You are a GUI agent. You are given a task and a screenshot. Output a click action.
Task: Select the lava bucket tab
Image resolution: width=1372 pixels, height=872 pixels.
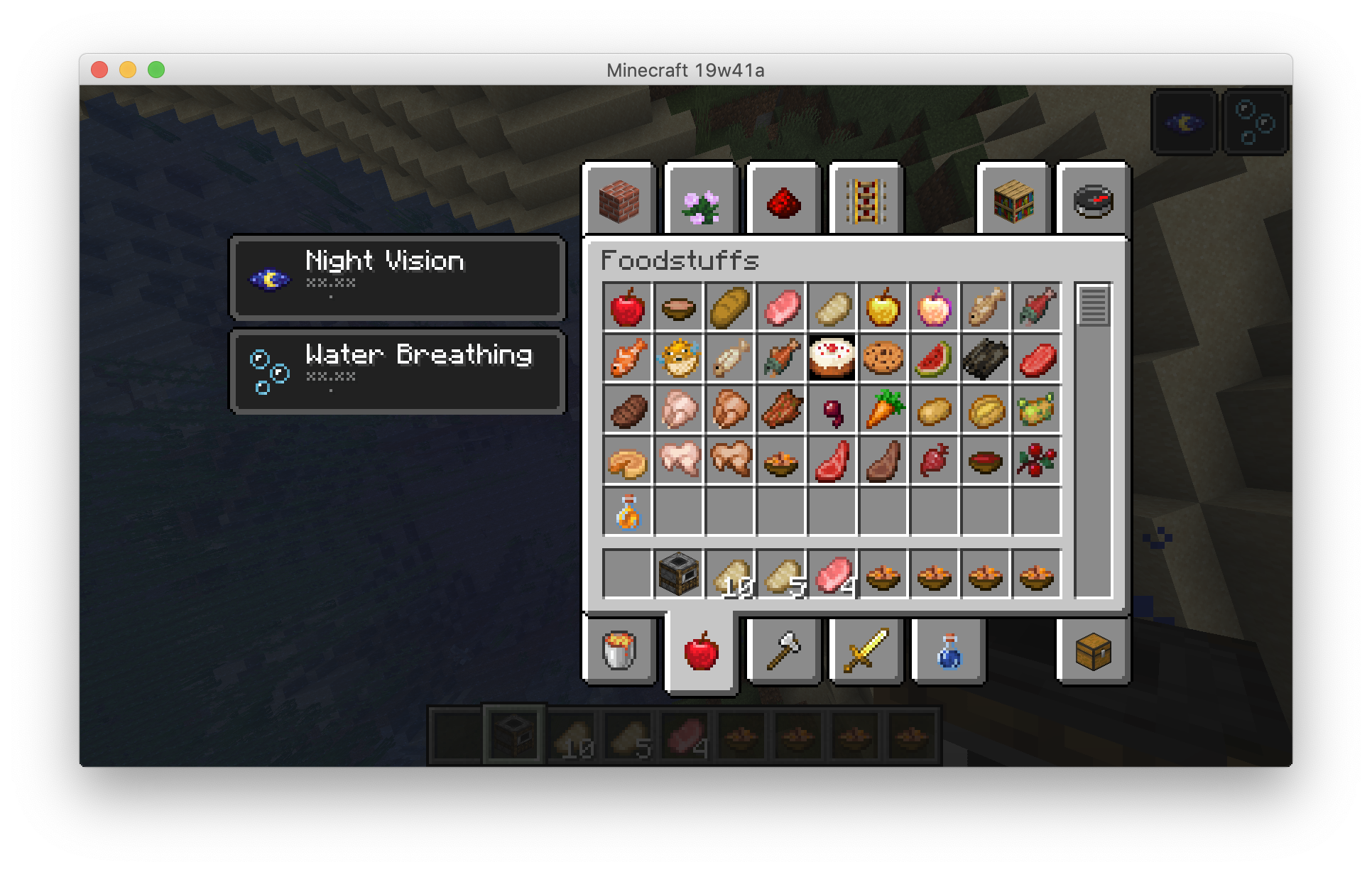click(619, 650)
